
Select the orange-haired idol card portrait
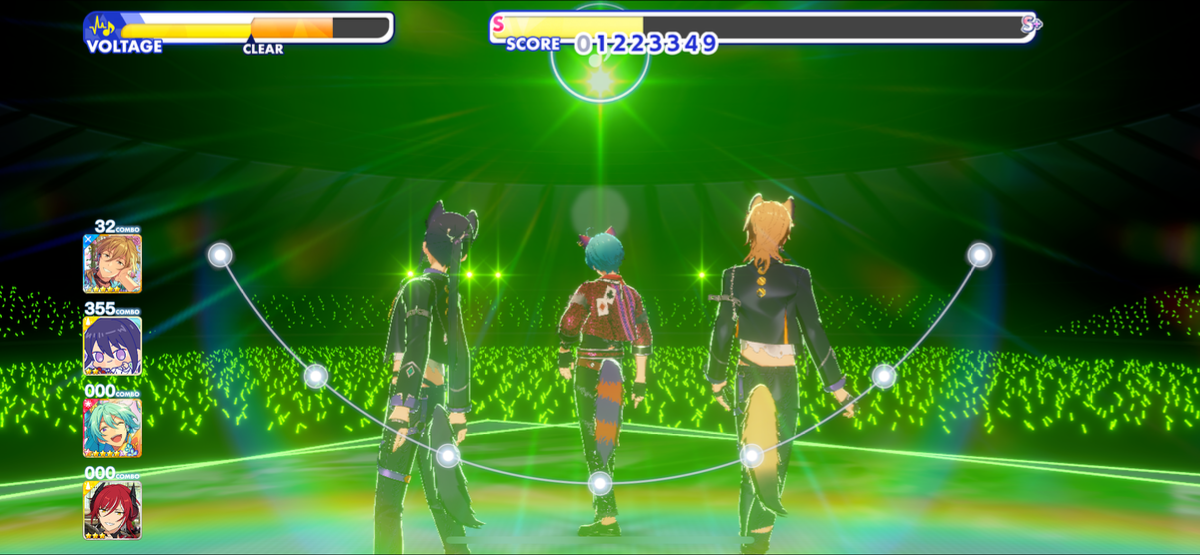112,263
